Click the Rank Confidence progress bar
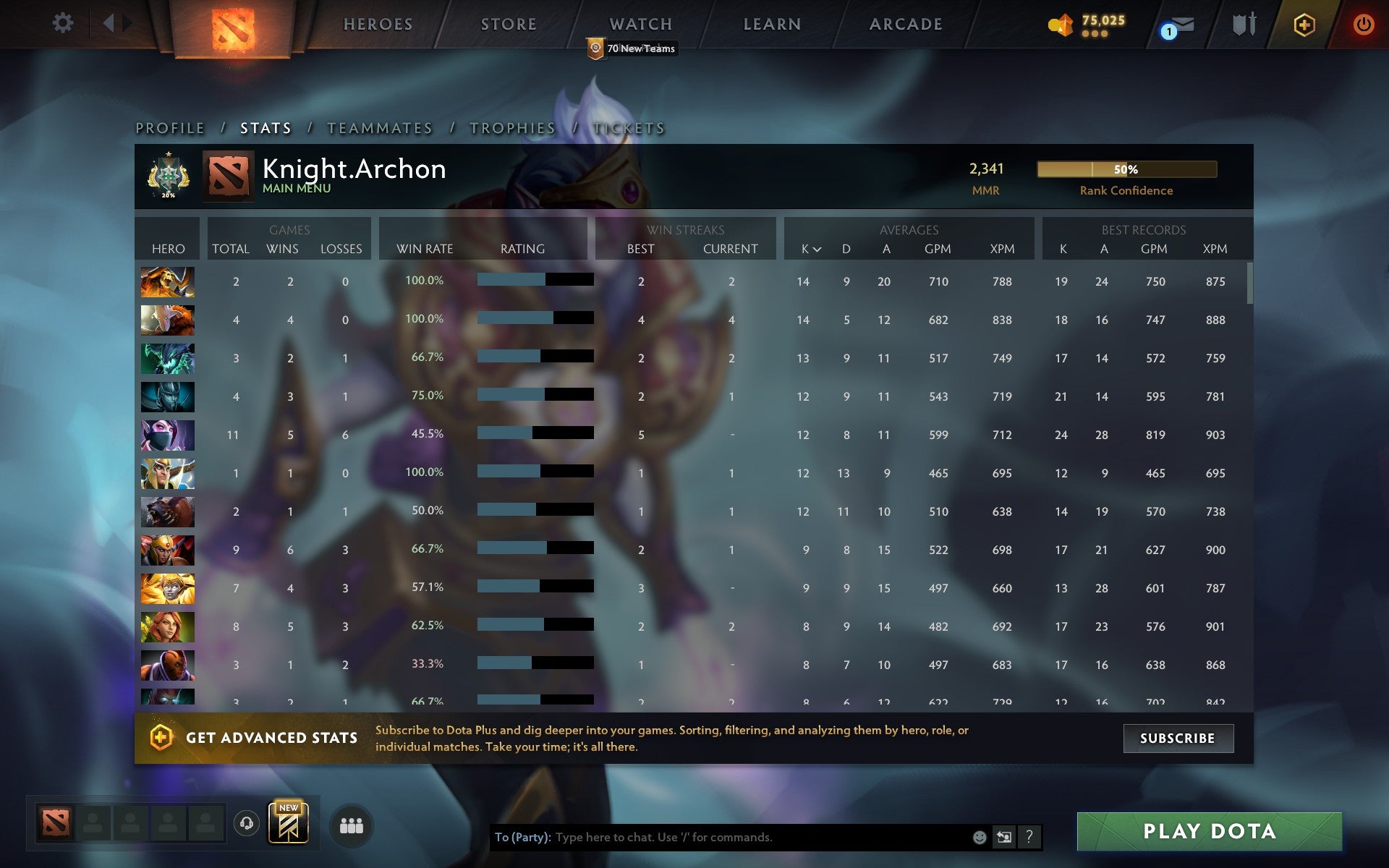The height and width of the screenshot is (868, 1389). [1126, 169]
